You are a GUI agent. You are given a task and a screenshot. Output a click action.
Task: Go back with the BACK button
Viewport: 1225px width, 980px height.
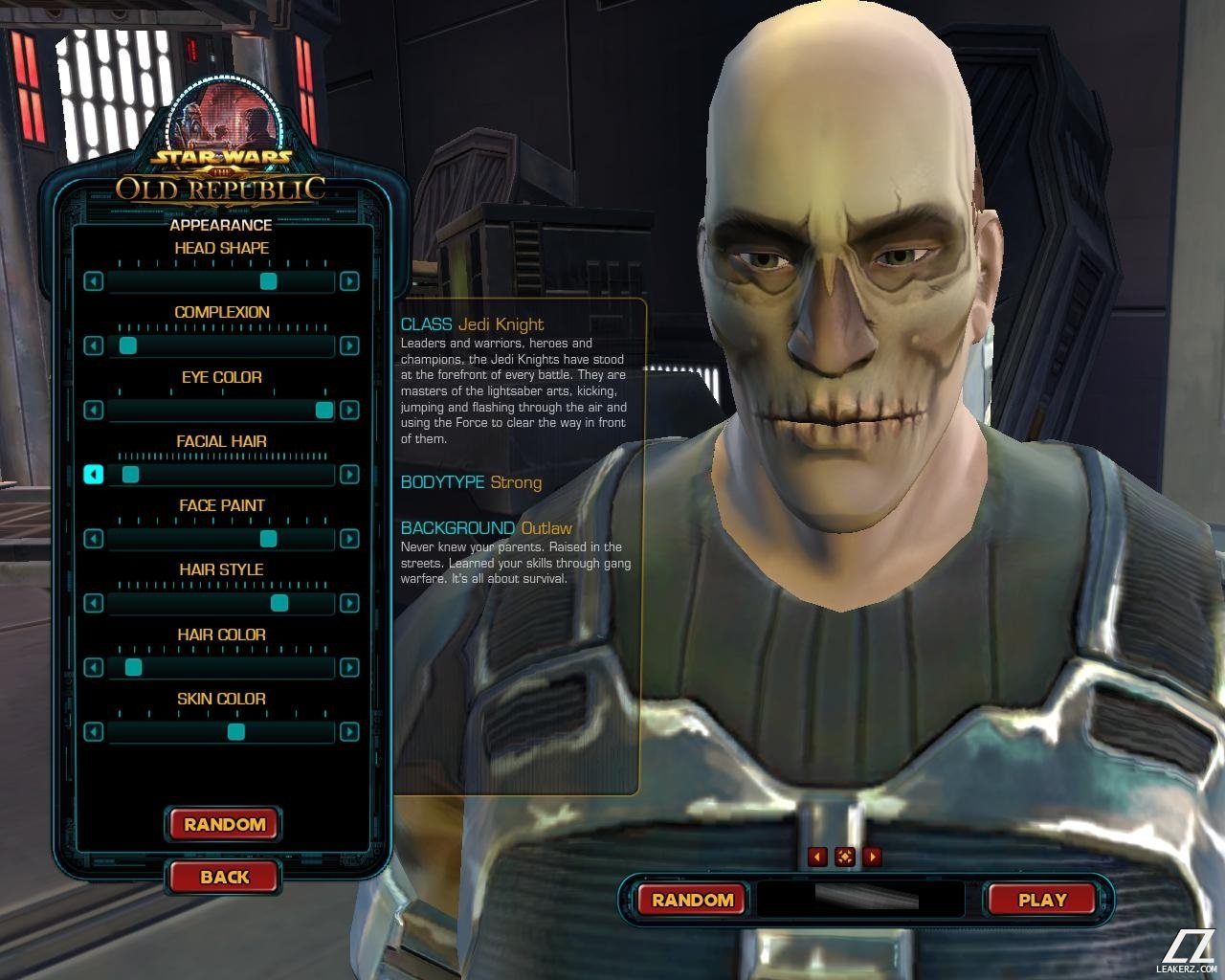point(224,877)
